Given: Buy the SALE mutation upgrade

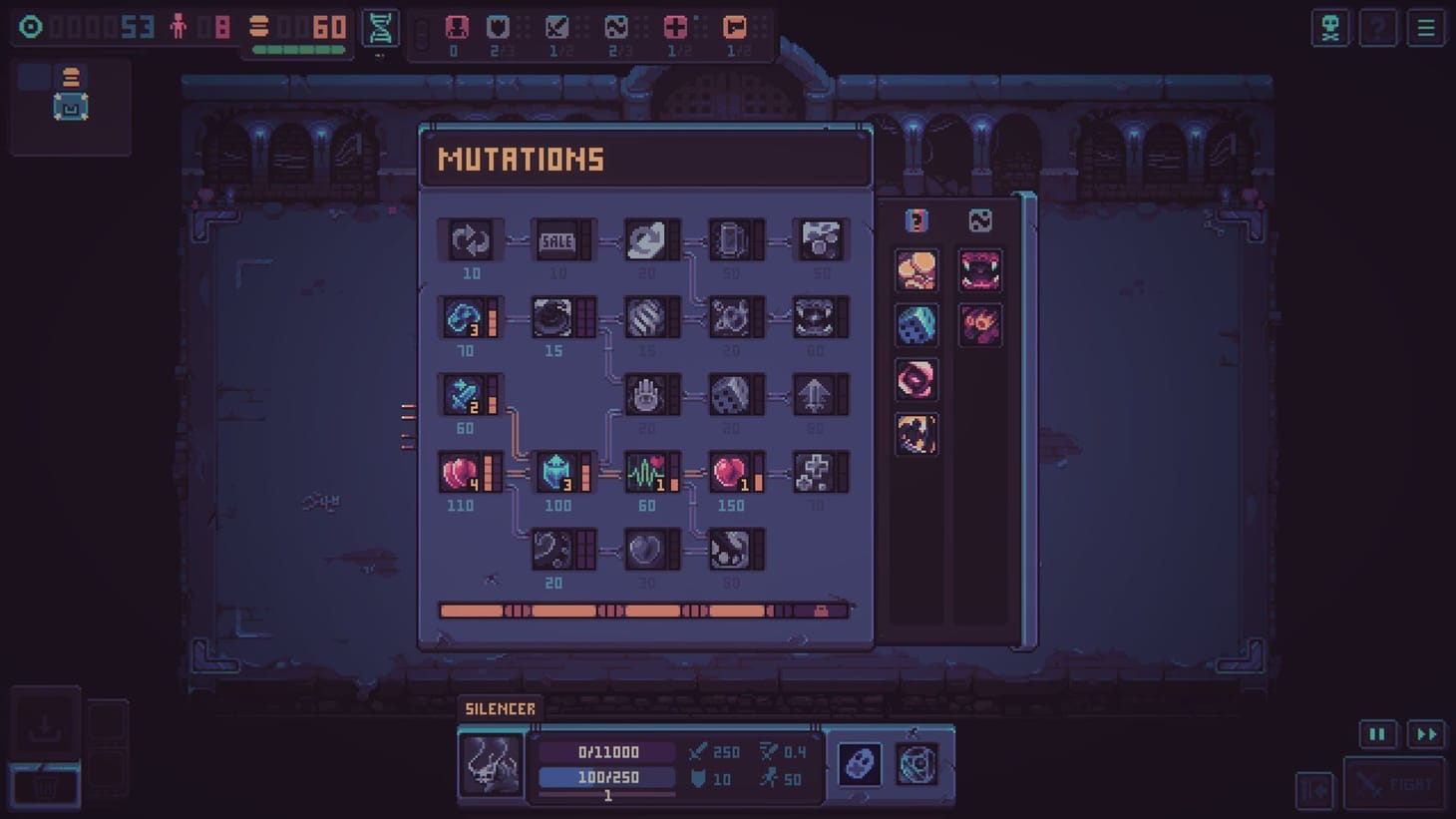Looking at the screenshot, I should (x=556, y=239).
